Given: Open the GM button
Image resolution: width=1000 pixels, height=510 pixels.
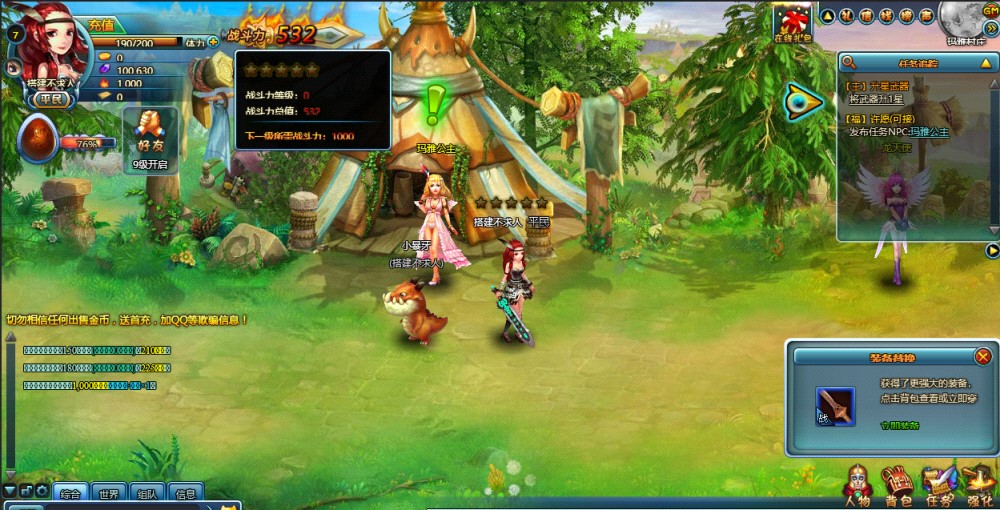Looking at the screenshot, I should click(x=988, y=9).
